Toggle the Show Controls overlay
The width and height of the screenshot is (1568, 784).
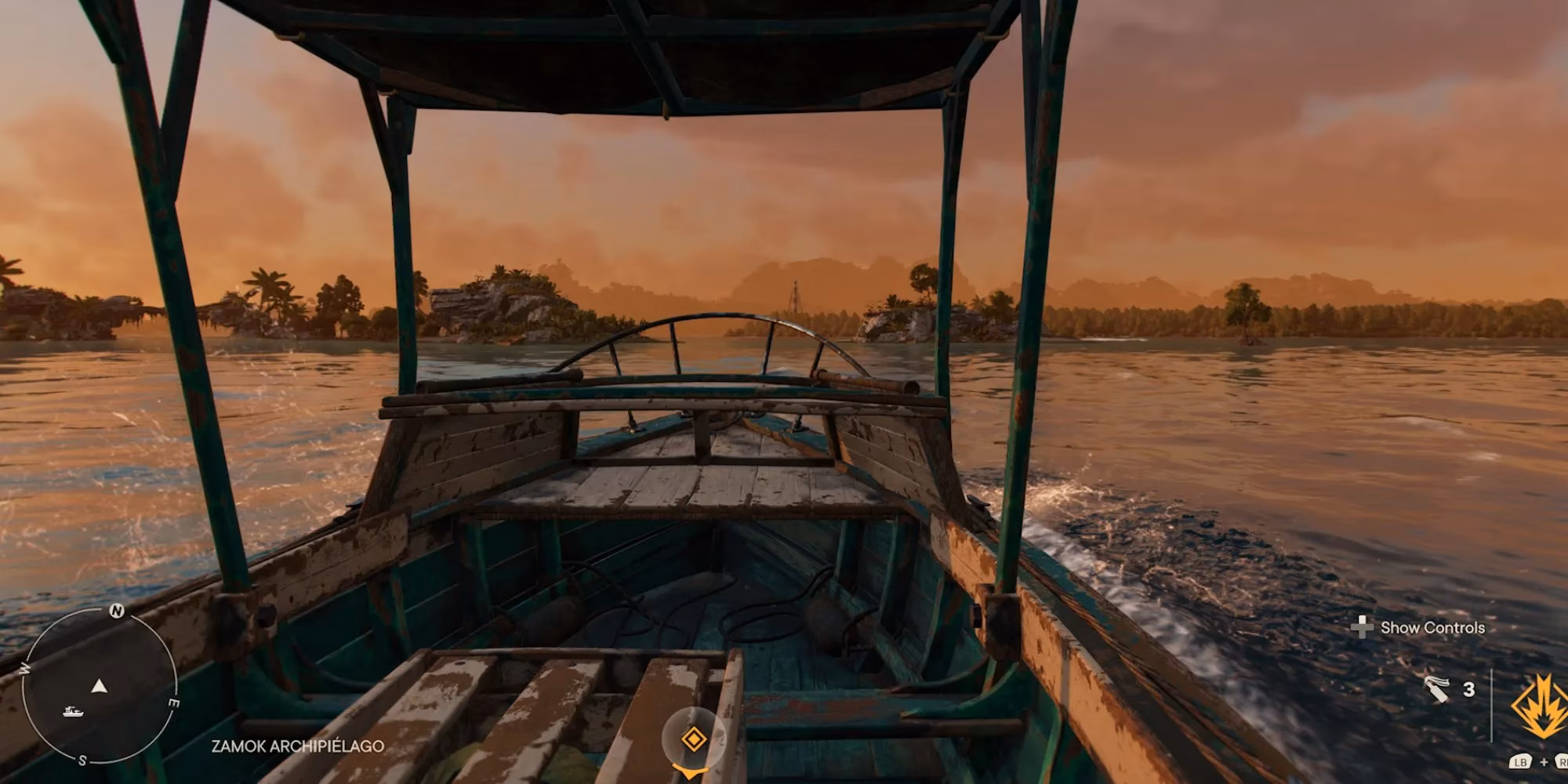(1433, 629)
